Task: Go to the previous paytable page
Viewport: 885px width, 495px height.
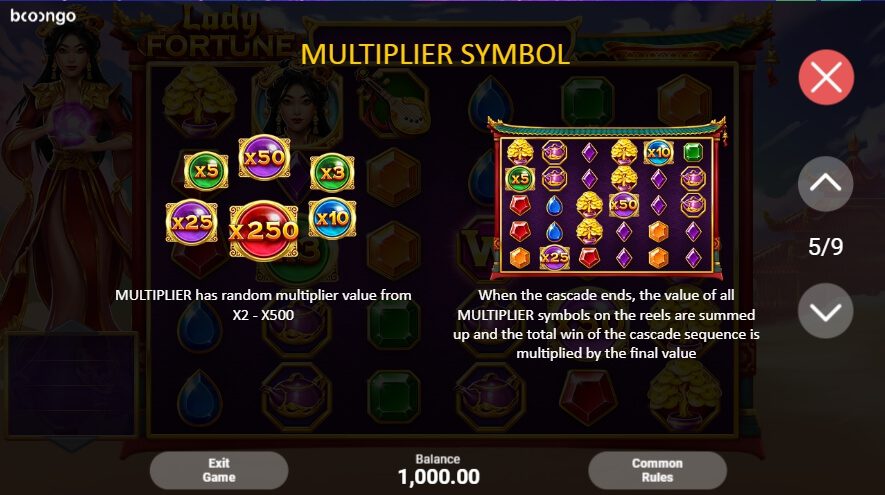Action: click(x=826, y=184)
